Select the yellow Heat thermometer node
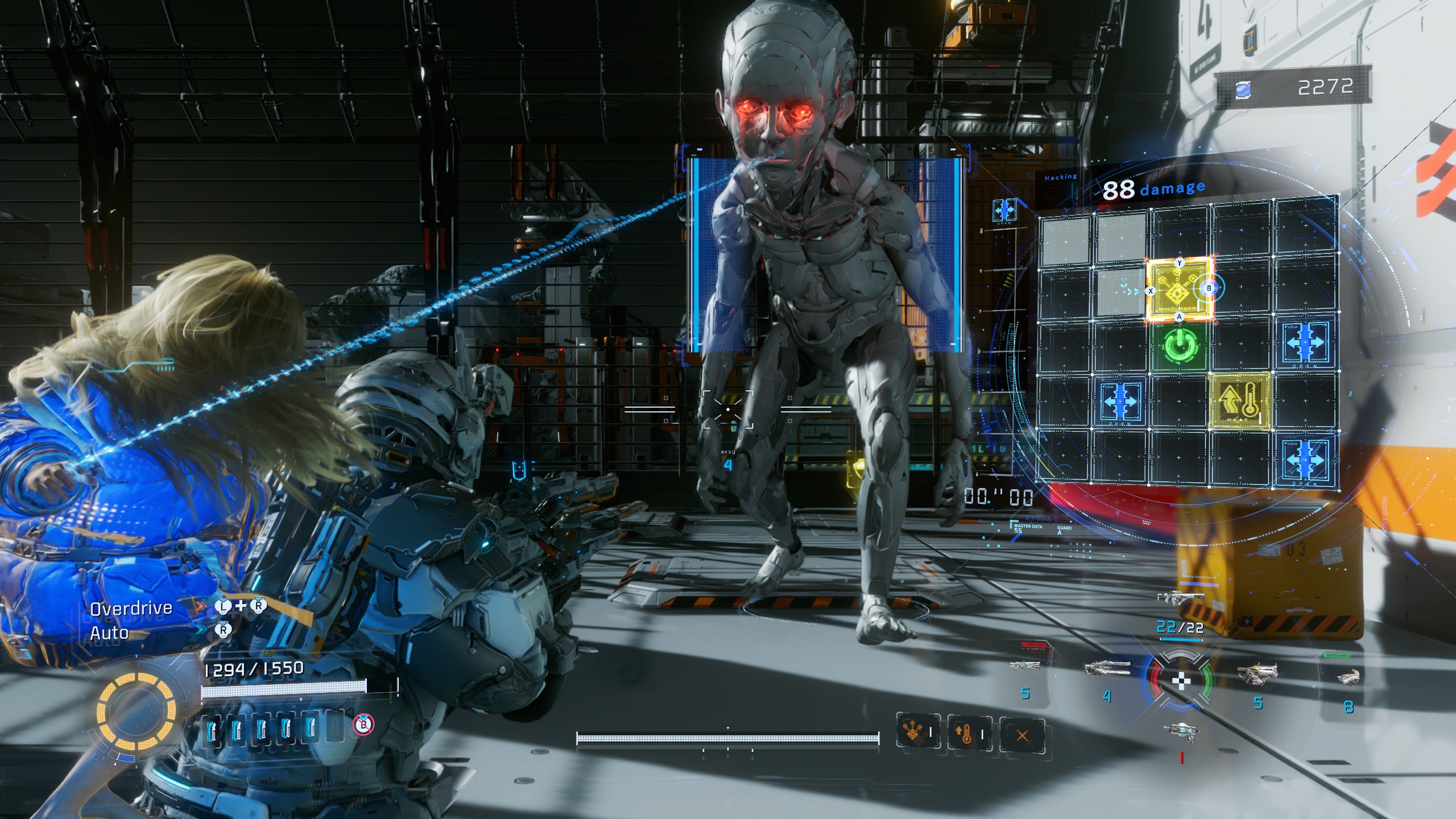This screenshot has height=819, width=1456. click(x=1240, y=401)
